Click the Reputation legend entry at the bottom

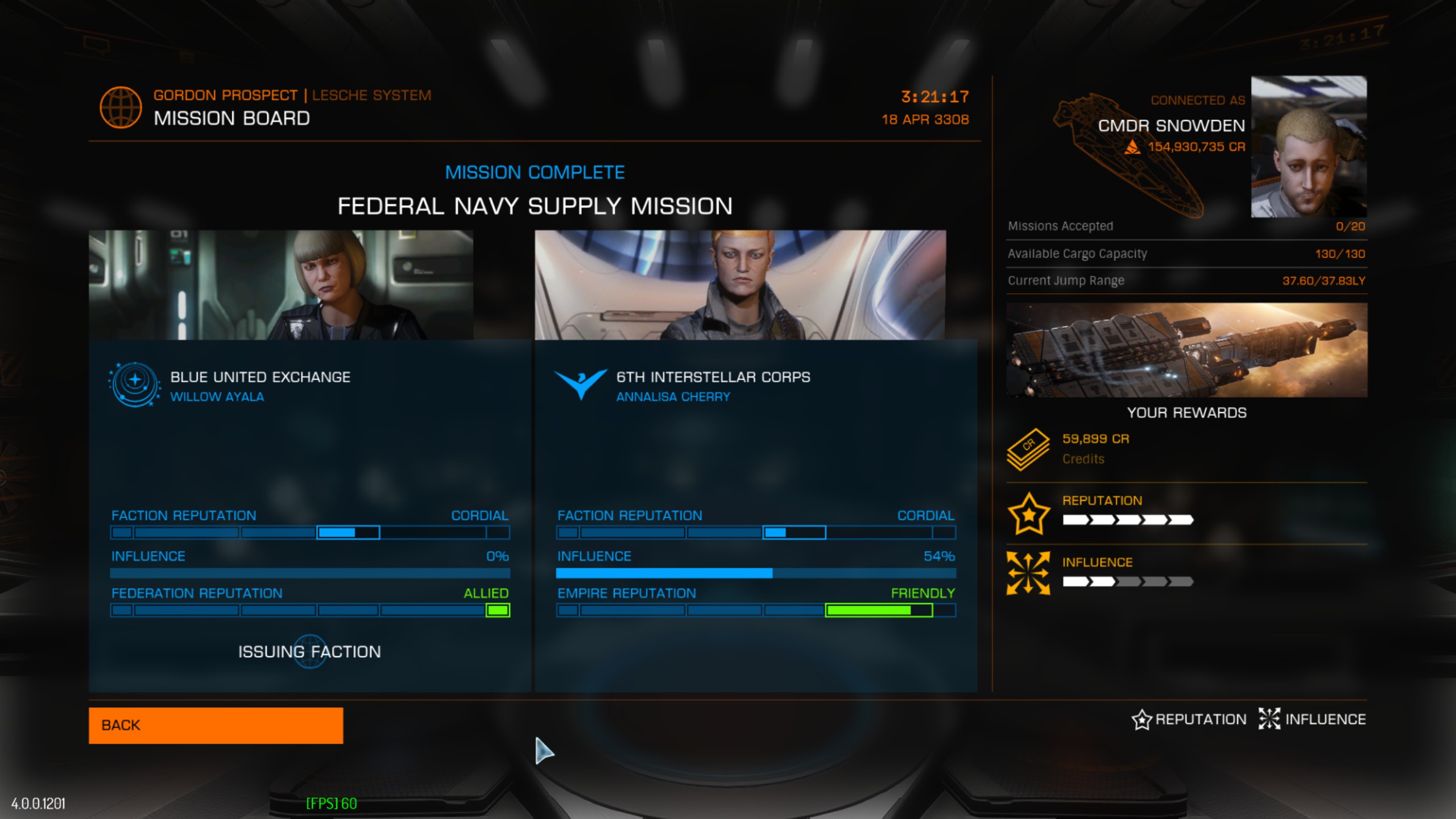pos(1189,719)
